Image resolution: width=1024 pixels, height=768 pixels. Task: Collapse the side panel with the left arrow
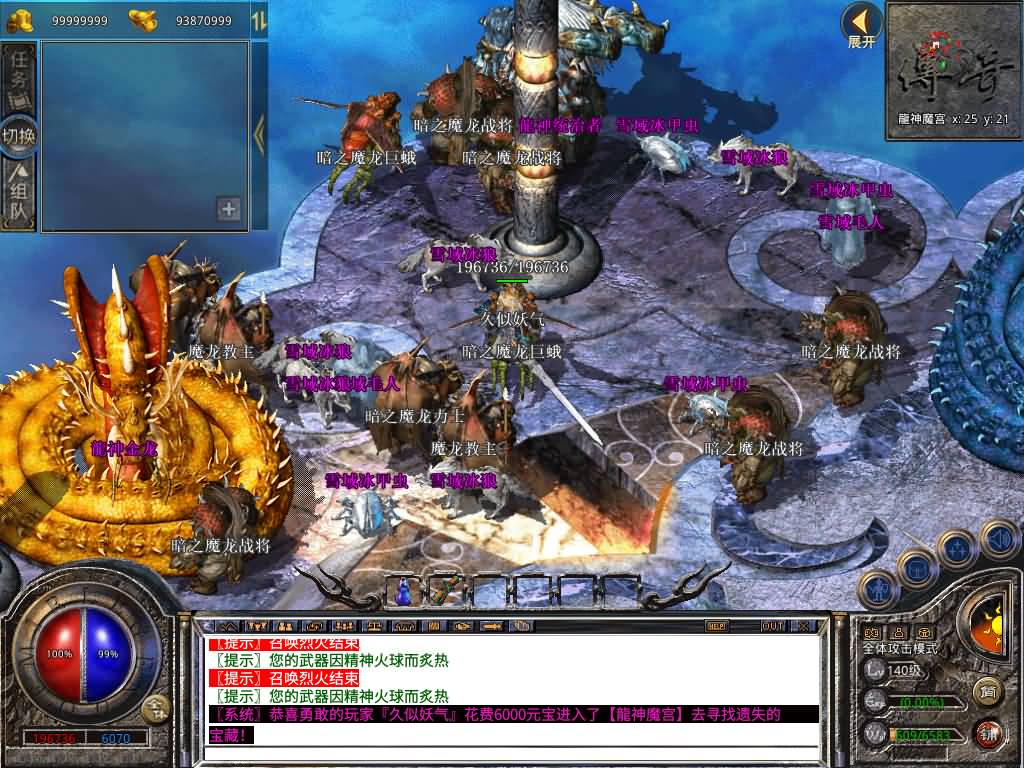(259, 135)
